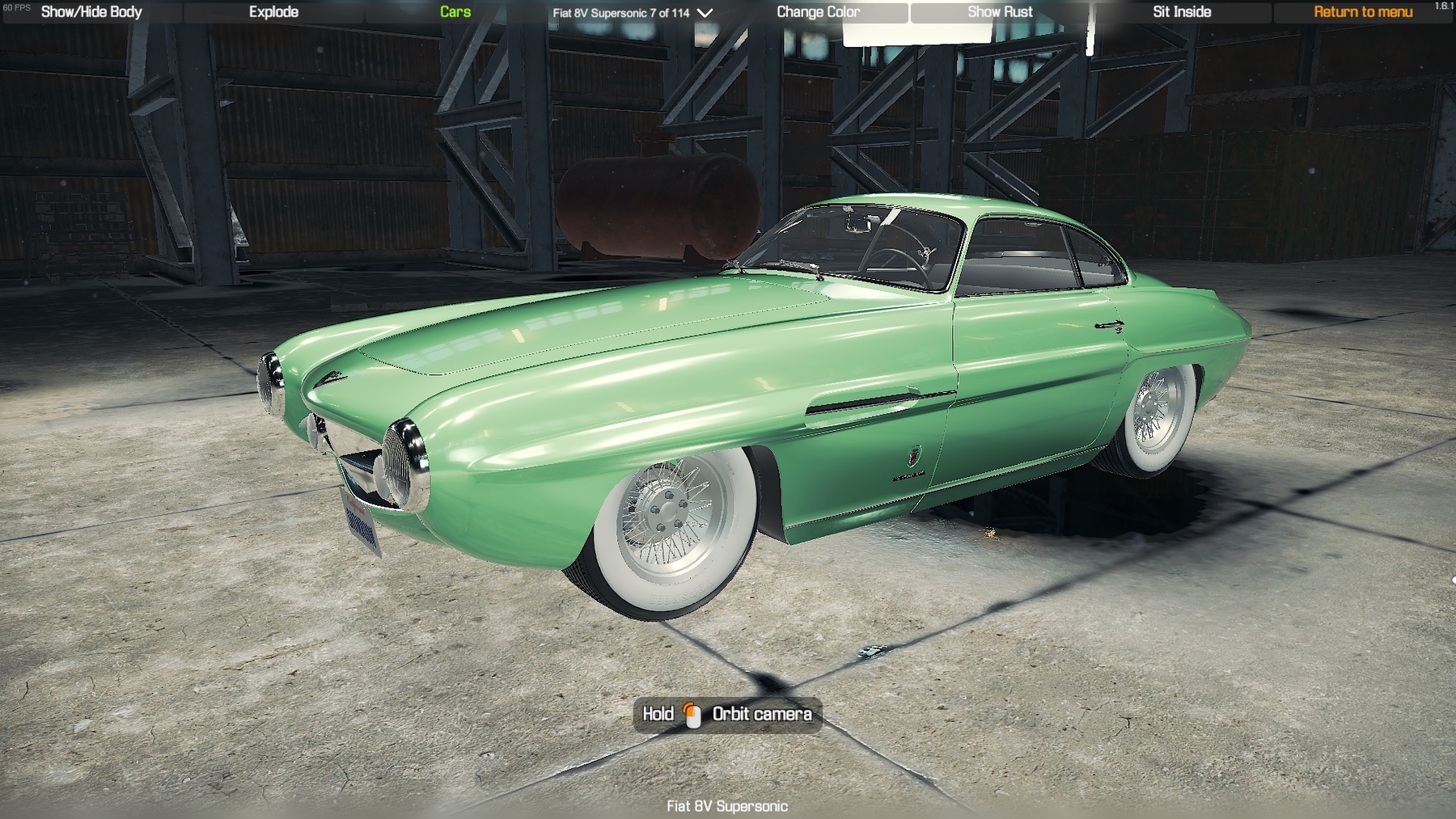Open the Fiat 8V Supersonic car dropdown
The image size is (1456, 819).
633,13
